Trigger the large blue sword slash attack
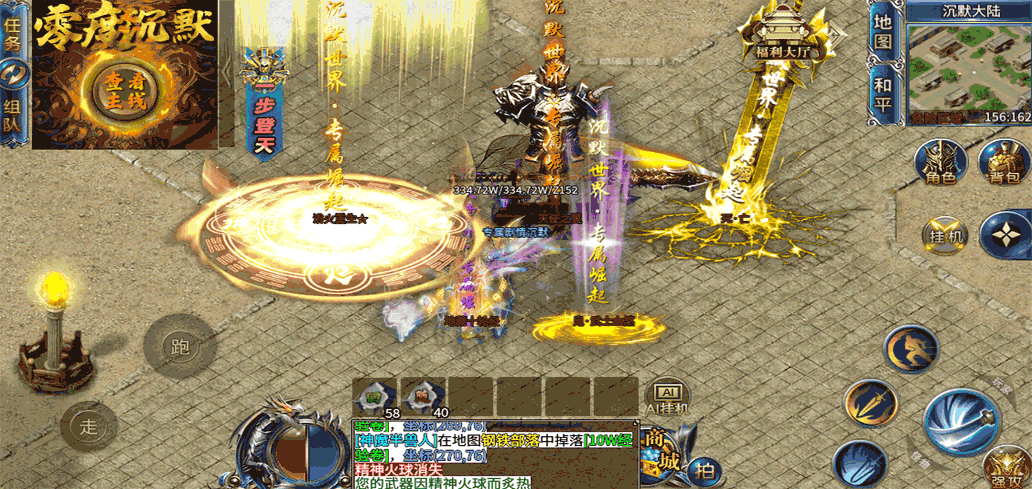Image resolution: width=1032 pixels, height=489 pixels. click(x=960, y=420)
